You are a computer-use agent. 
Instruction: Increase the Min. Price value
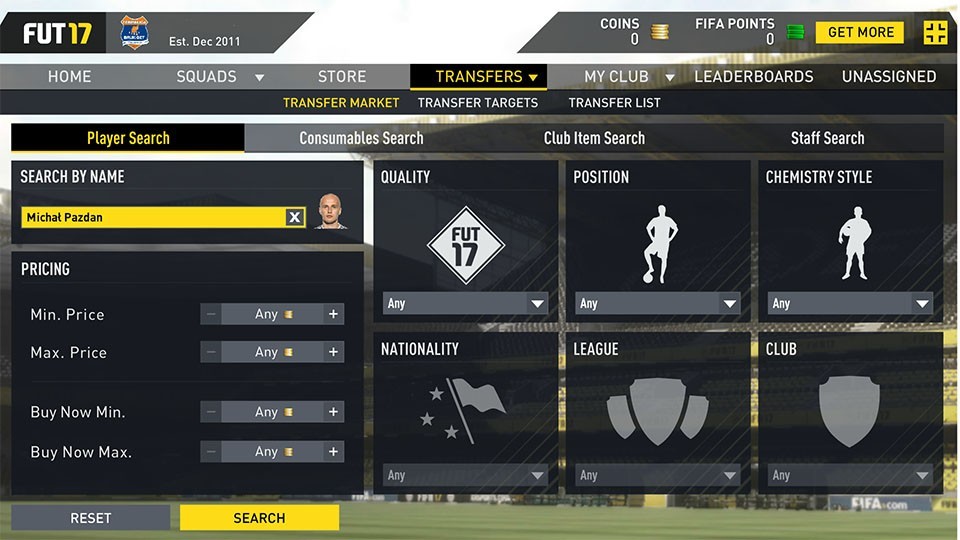point(334,314)
